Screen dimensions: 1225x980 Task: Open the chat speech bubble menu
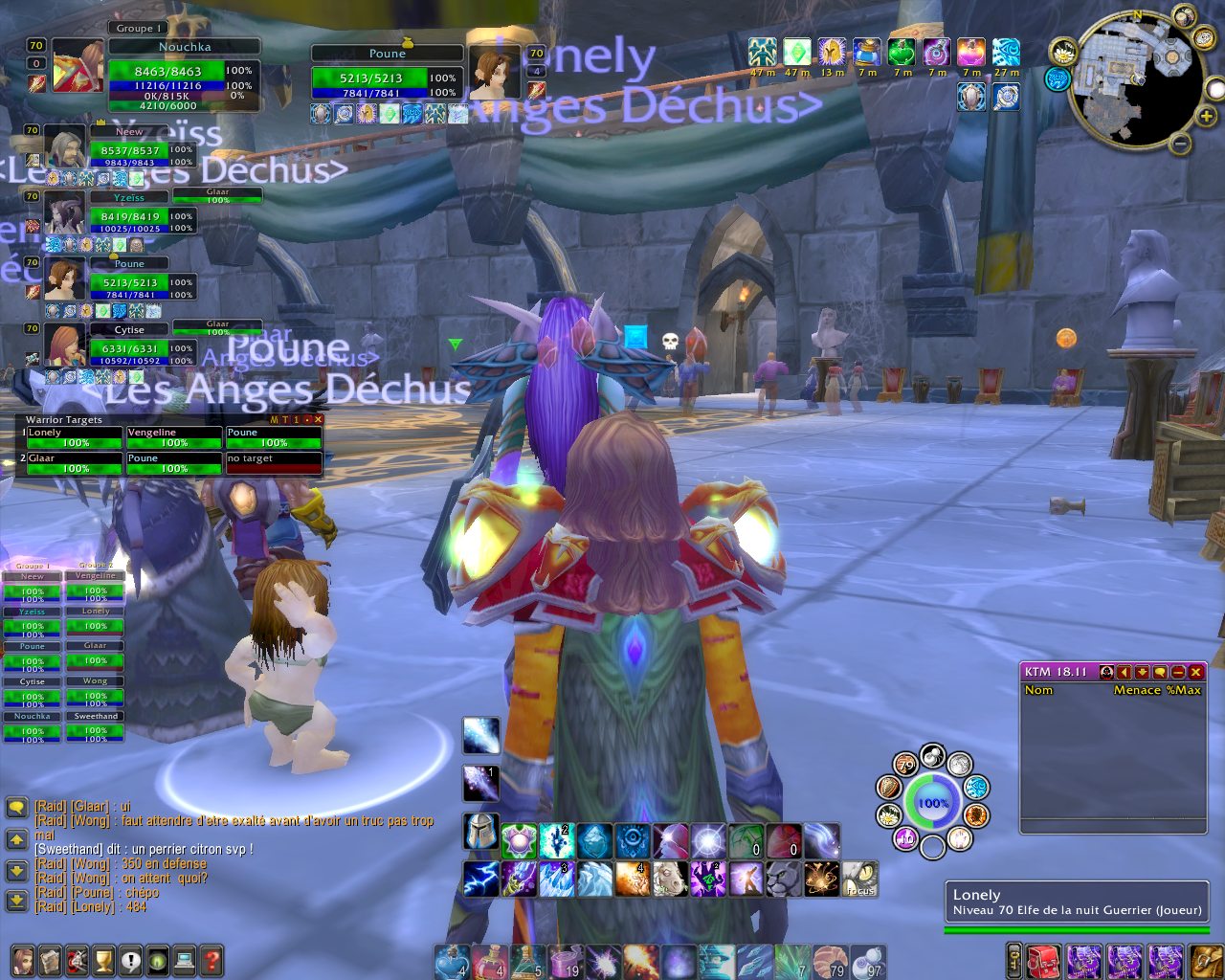[x=16, y=808]
